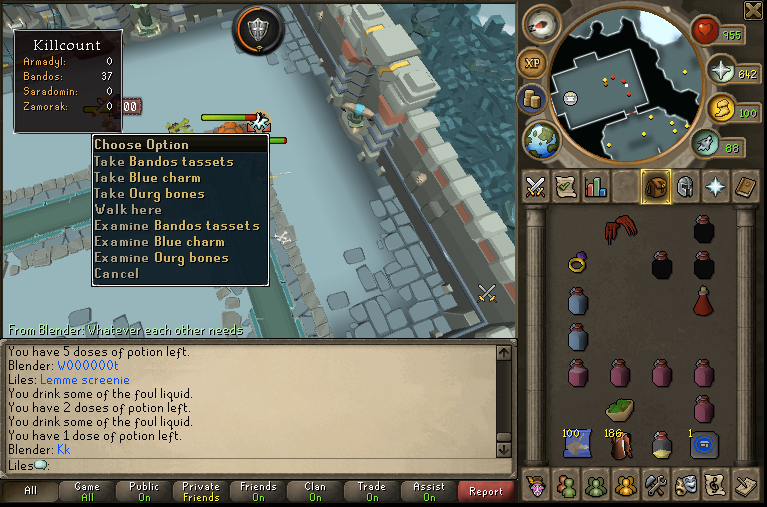Open the world map globe

pos(542,138)
